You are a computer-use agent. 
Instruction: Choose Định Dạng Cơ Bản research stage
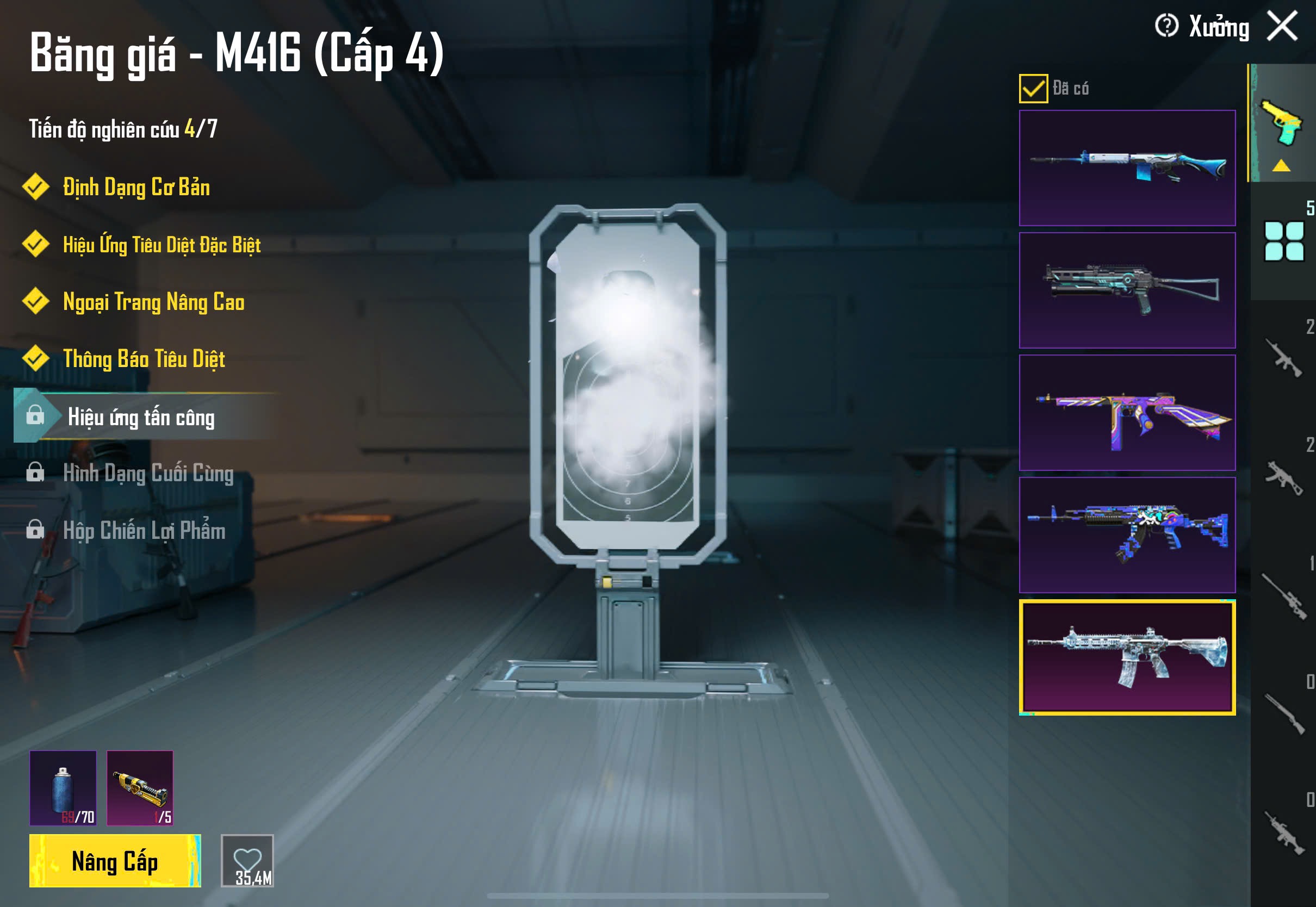tap(136, 188)
